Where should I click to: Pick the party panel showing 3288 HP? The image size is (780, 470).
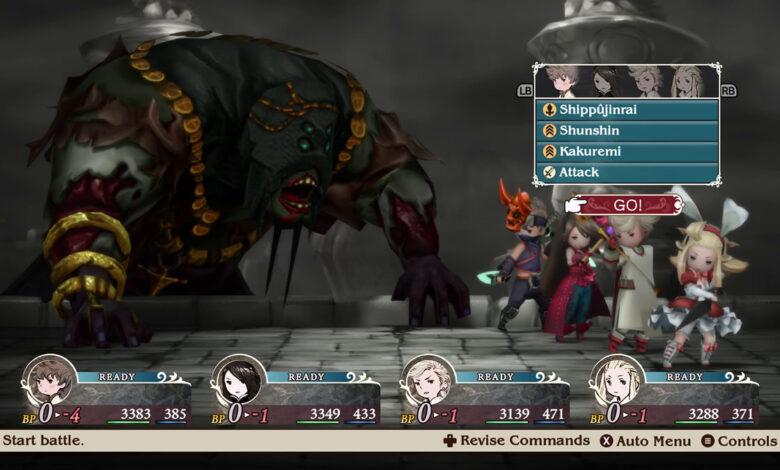click(675, 393)
